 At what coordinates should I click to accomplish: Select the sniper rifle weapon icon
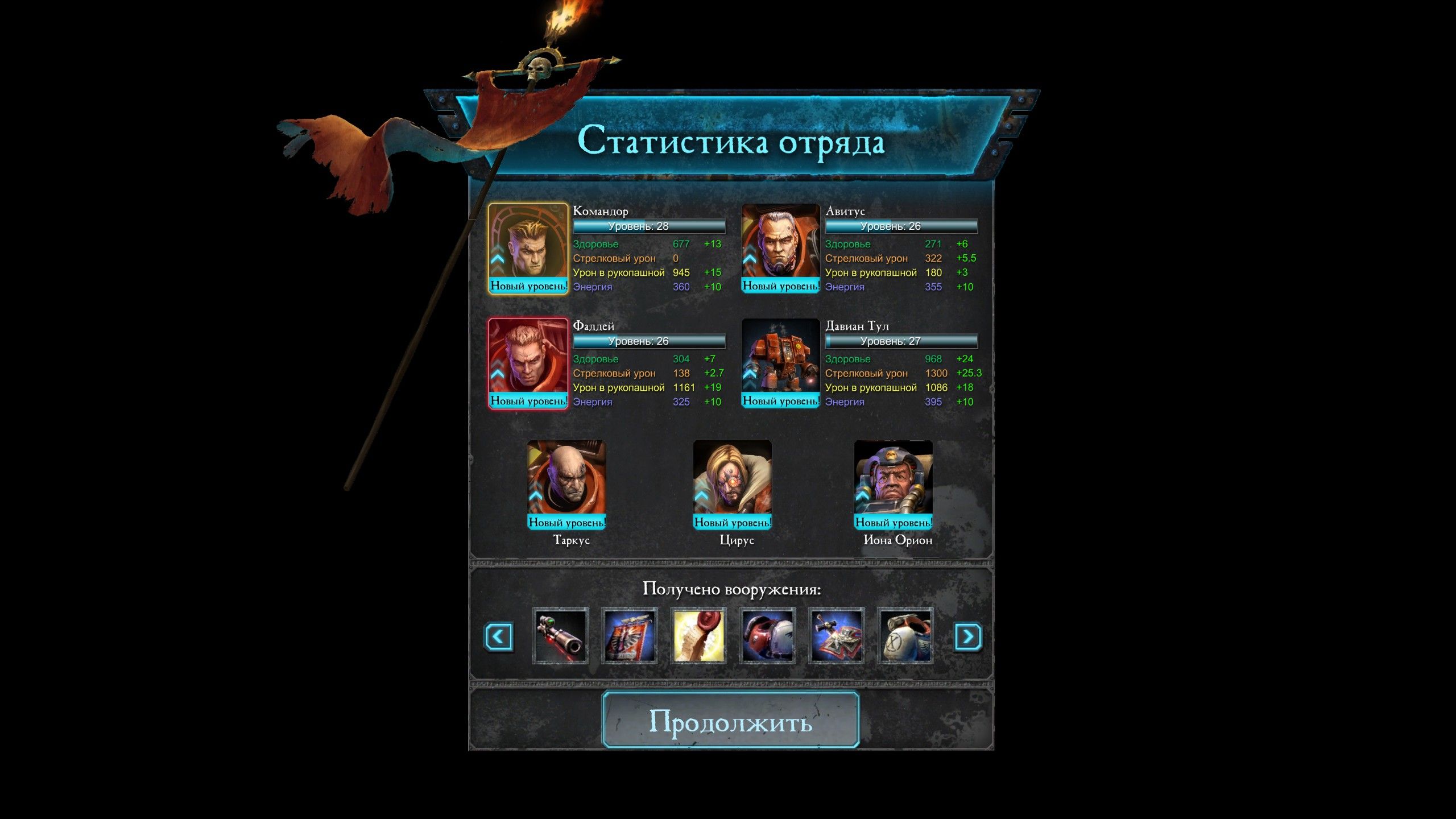[560, 637]
